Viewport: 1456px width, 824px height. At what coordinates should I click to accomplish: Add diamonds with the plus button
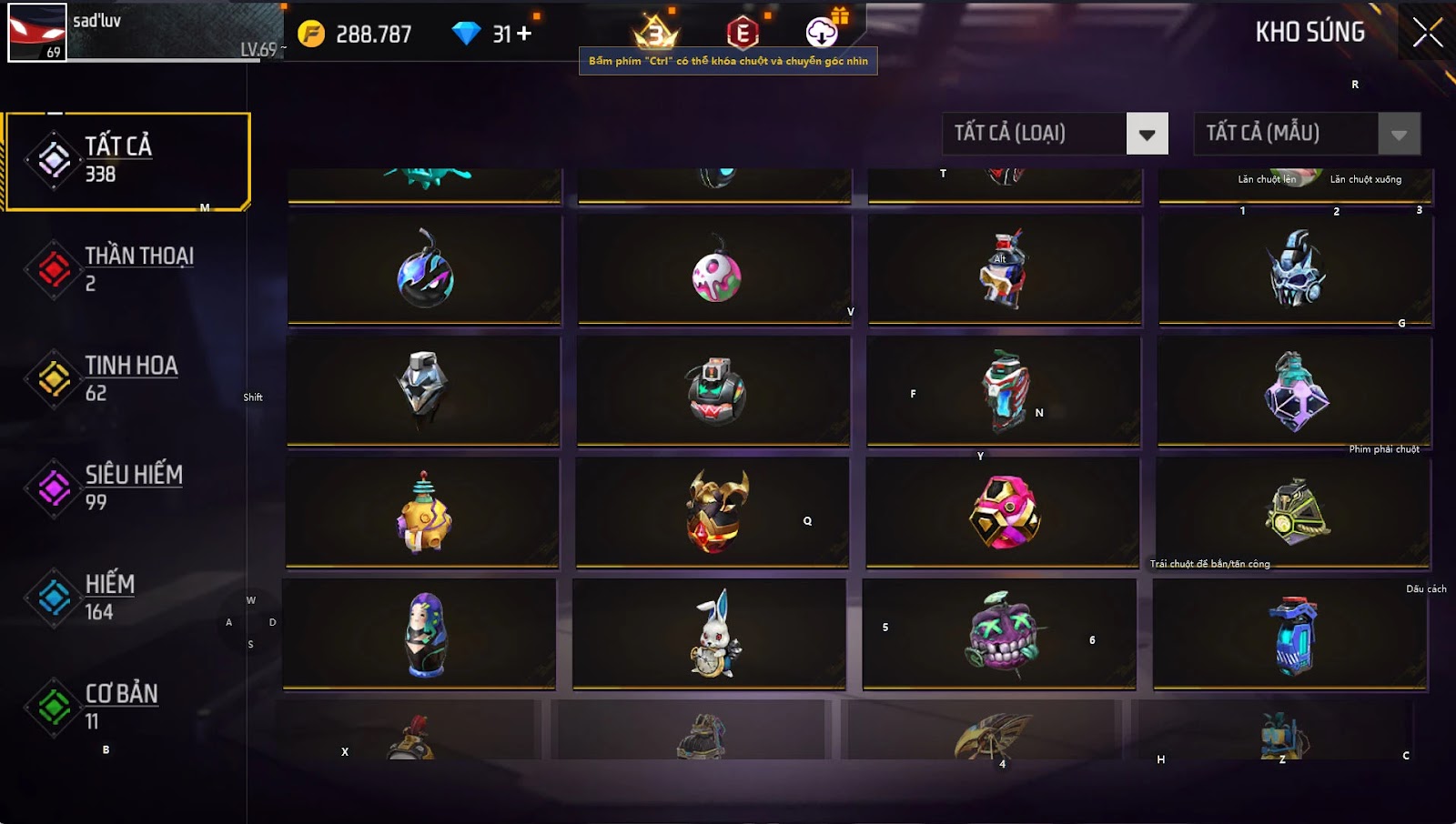[524, 34]
